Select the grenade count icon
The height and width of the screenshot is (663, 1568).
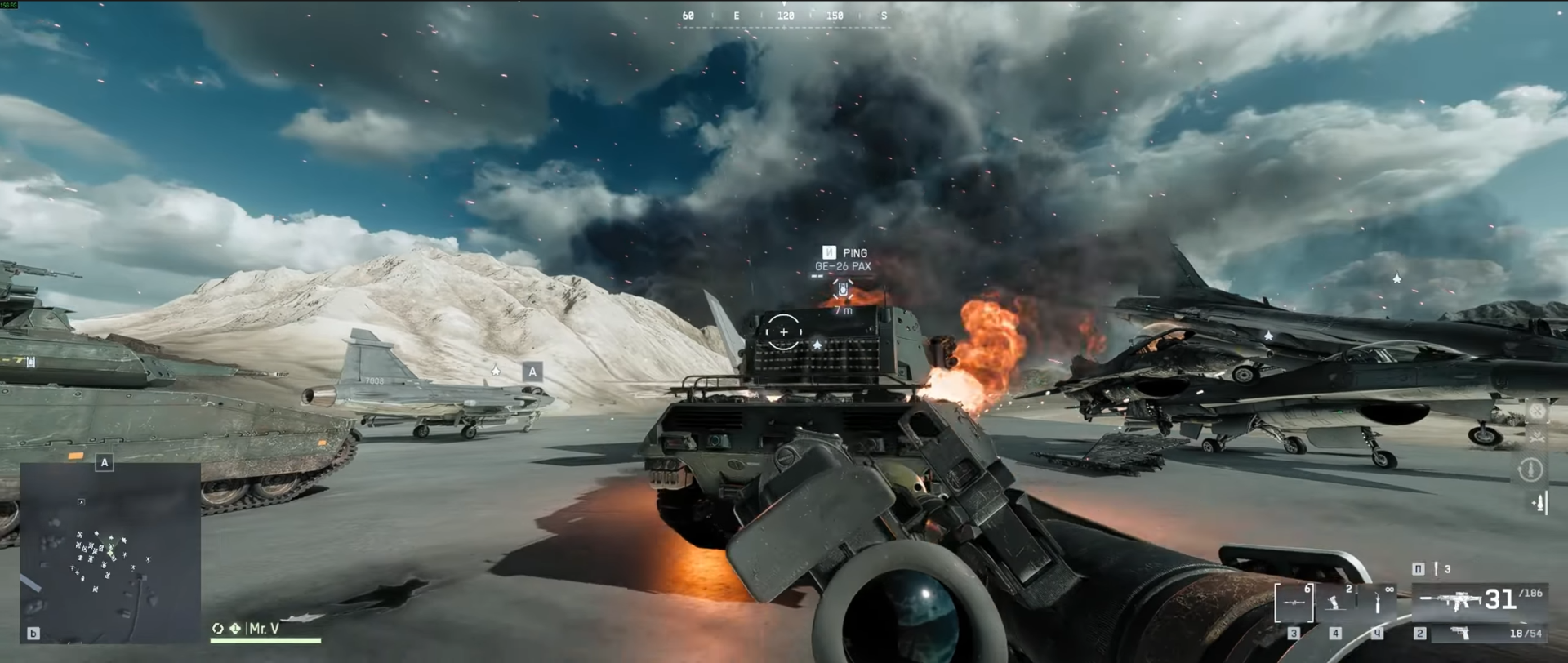coord(1437,568)
